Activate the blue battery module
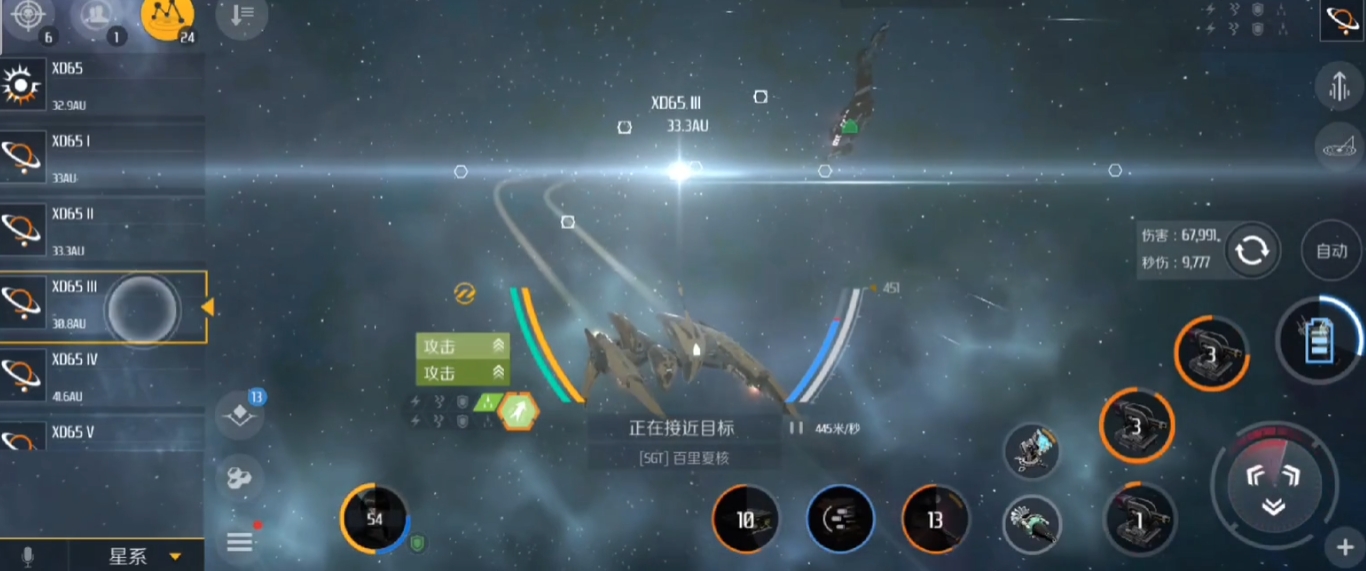 (x=1319, y=340)
